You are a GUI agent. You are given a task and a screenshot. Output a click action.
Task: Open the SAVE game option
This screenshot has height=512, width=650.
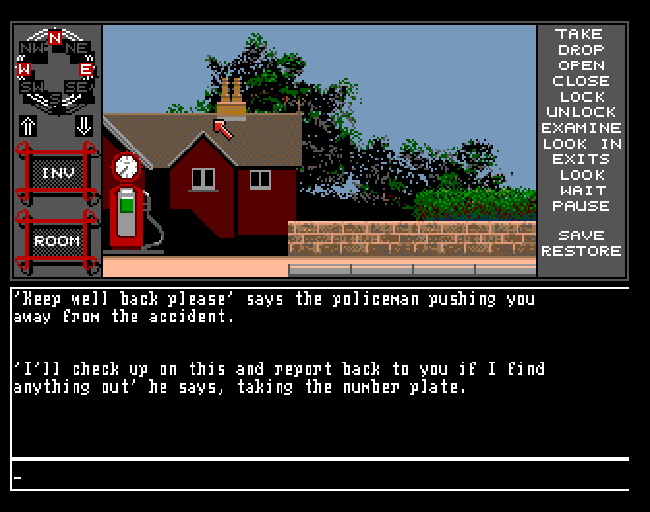pos(580,236)
